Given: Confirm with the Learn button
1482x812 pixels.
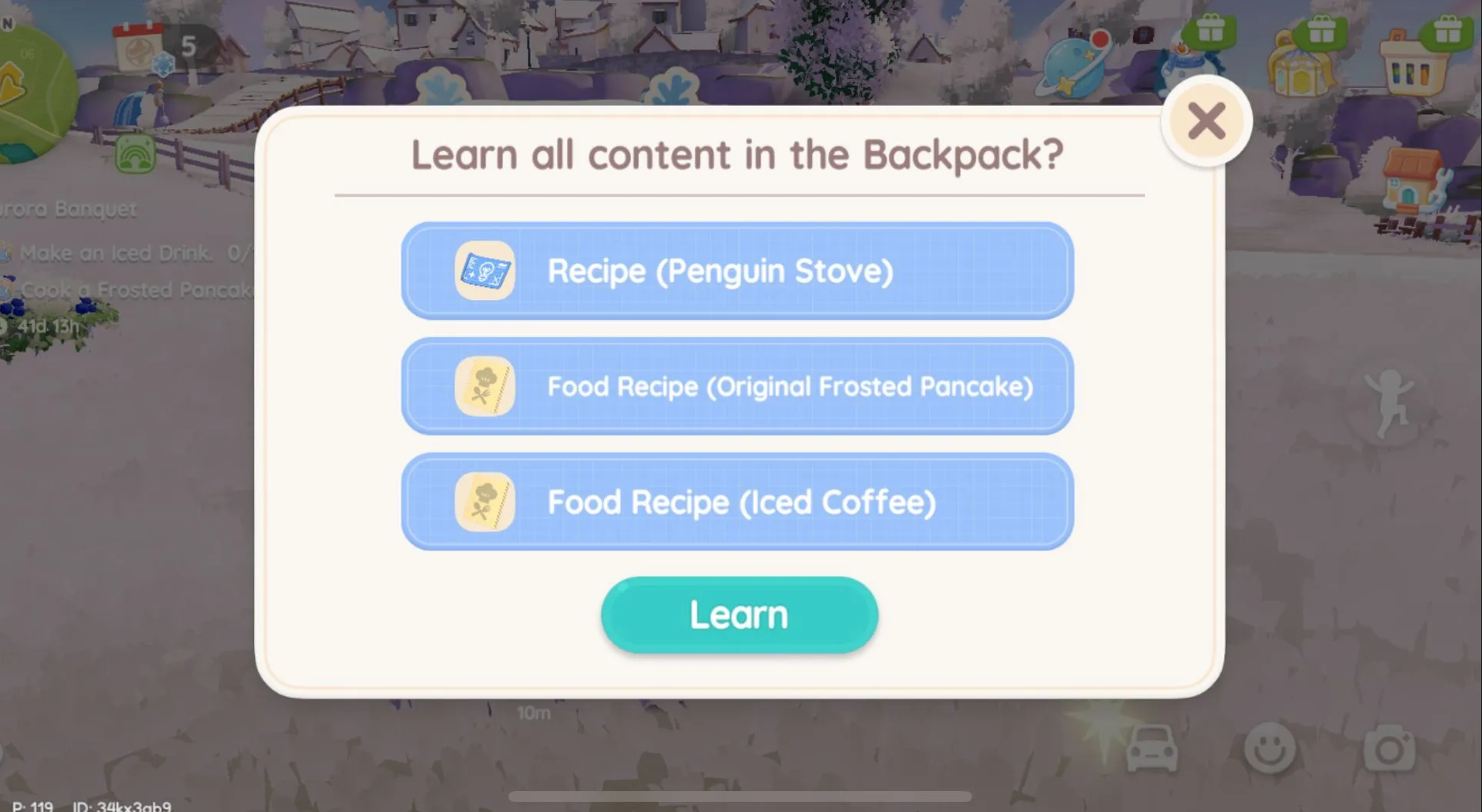Looking at the screenshot, I should pos(739,615).
